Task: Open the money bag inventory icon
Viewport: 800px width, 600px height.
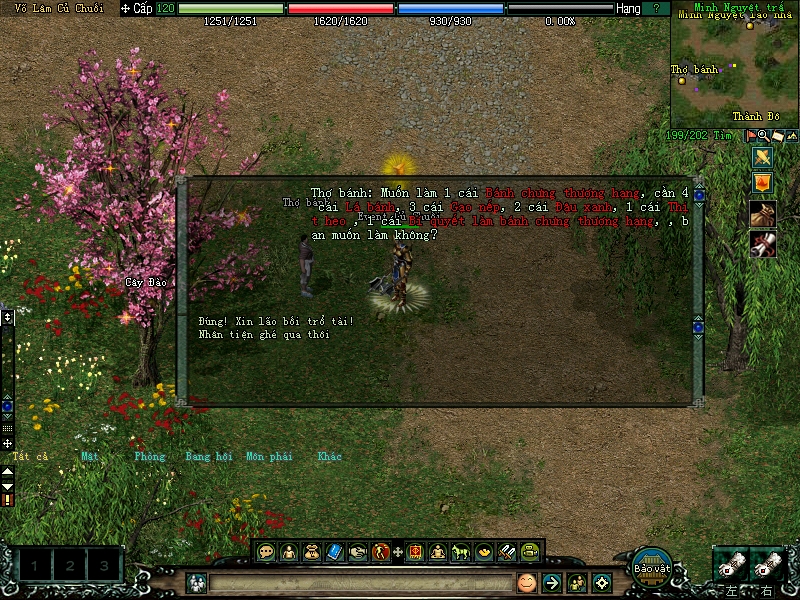Action: coord(312,551)
